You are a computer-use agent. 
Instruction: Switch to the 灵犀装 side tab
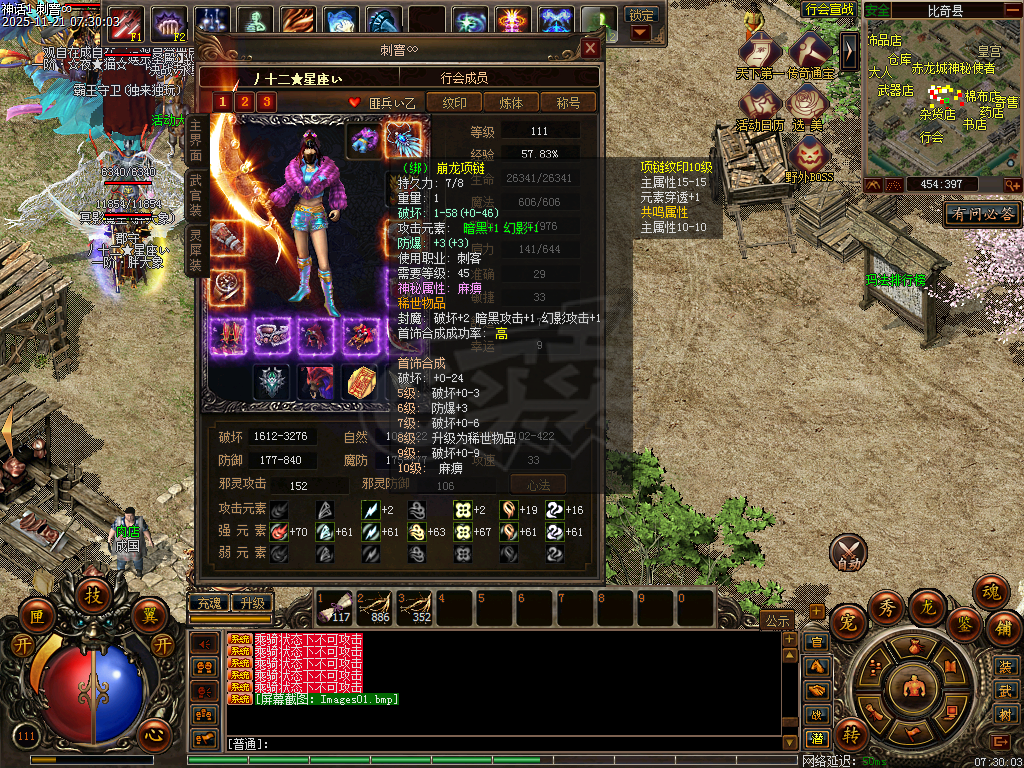click(195, 249)
